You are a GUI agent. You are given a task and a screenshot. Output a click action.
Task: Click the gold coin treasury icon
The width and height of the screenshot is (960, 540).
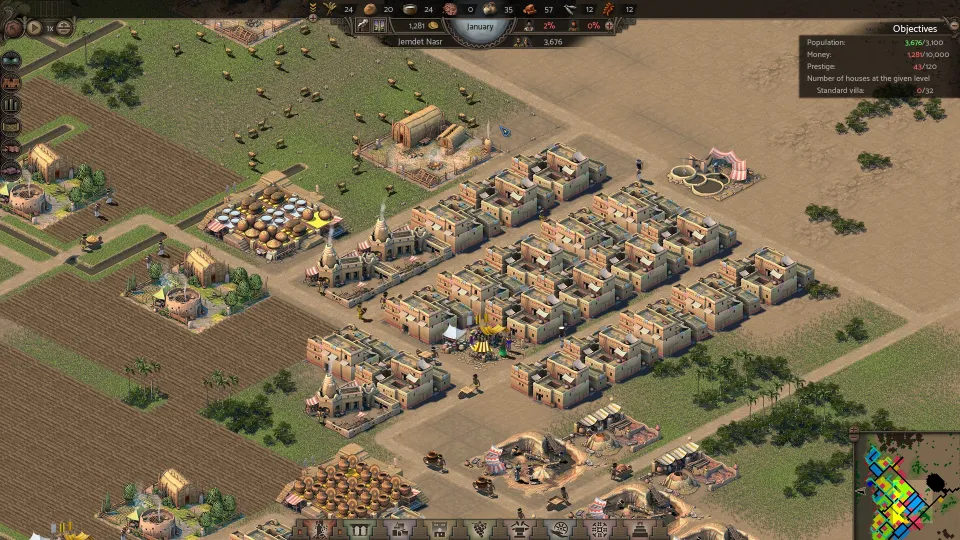click(x=435, y=25)
